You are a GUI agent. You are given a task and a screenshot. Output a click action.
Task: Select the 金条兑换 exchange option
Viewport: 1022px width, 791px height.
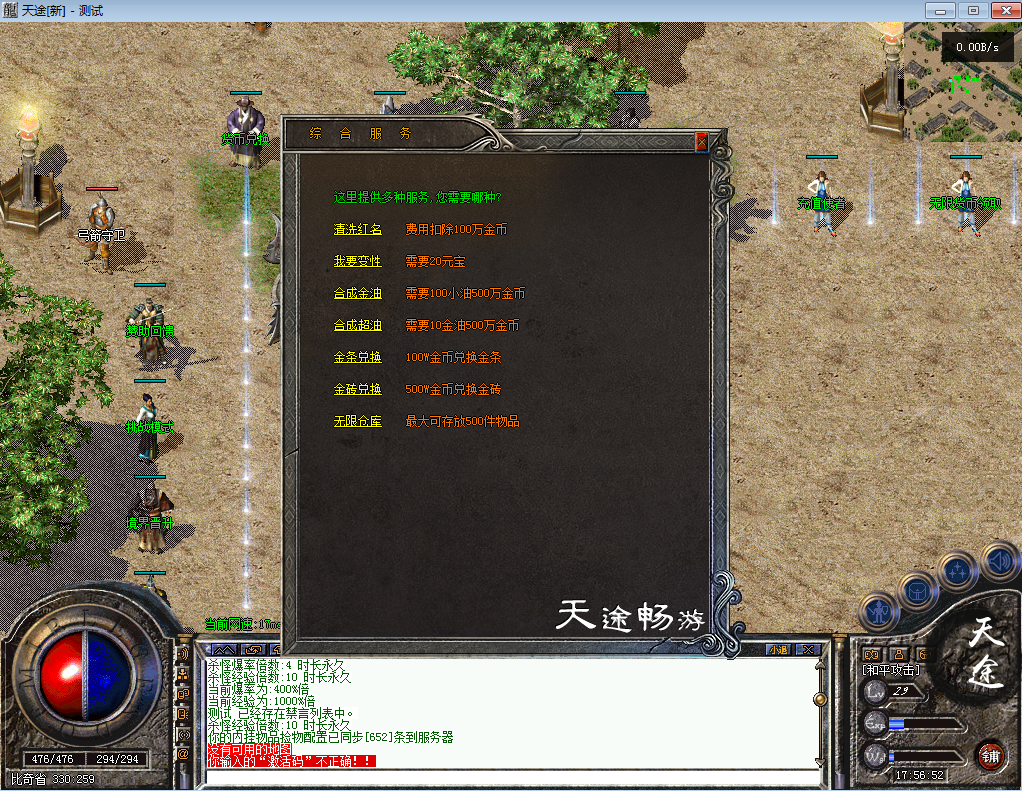pos(358,358)
